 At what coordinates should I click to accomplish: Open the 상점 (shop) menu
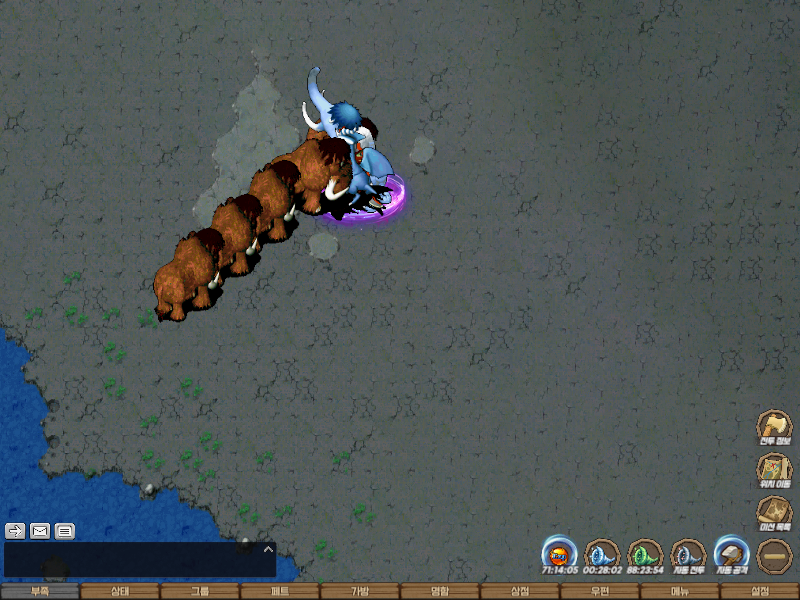520,591
